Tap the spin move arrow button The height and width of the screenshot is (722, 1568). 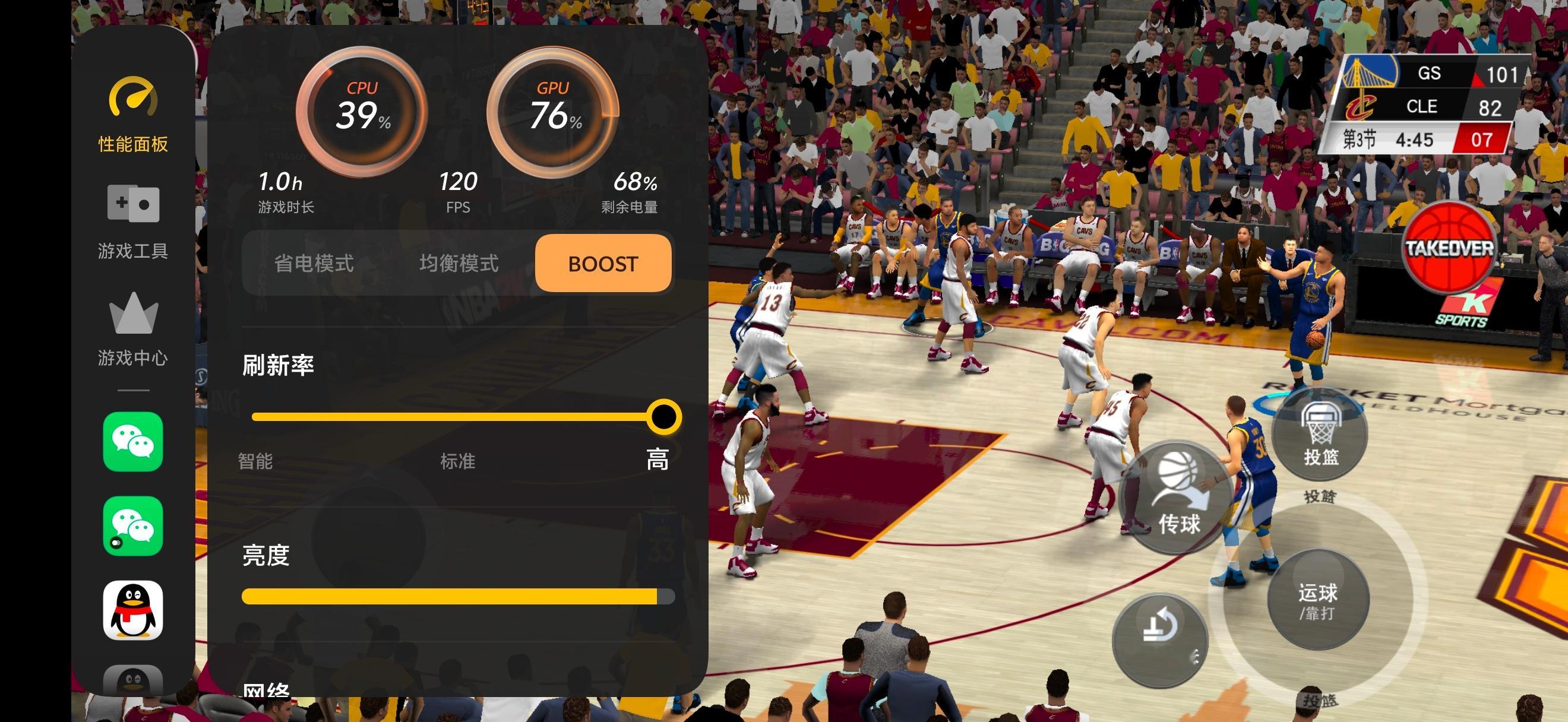click(1159, 639)
